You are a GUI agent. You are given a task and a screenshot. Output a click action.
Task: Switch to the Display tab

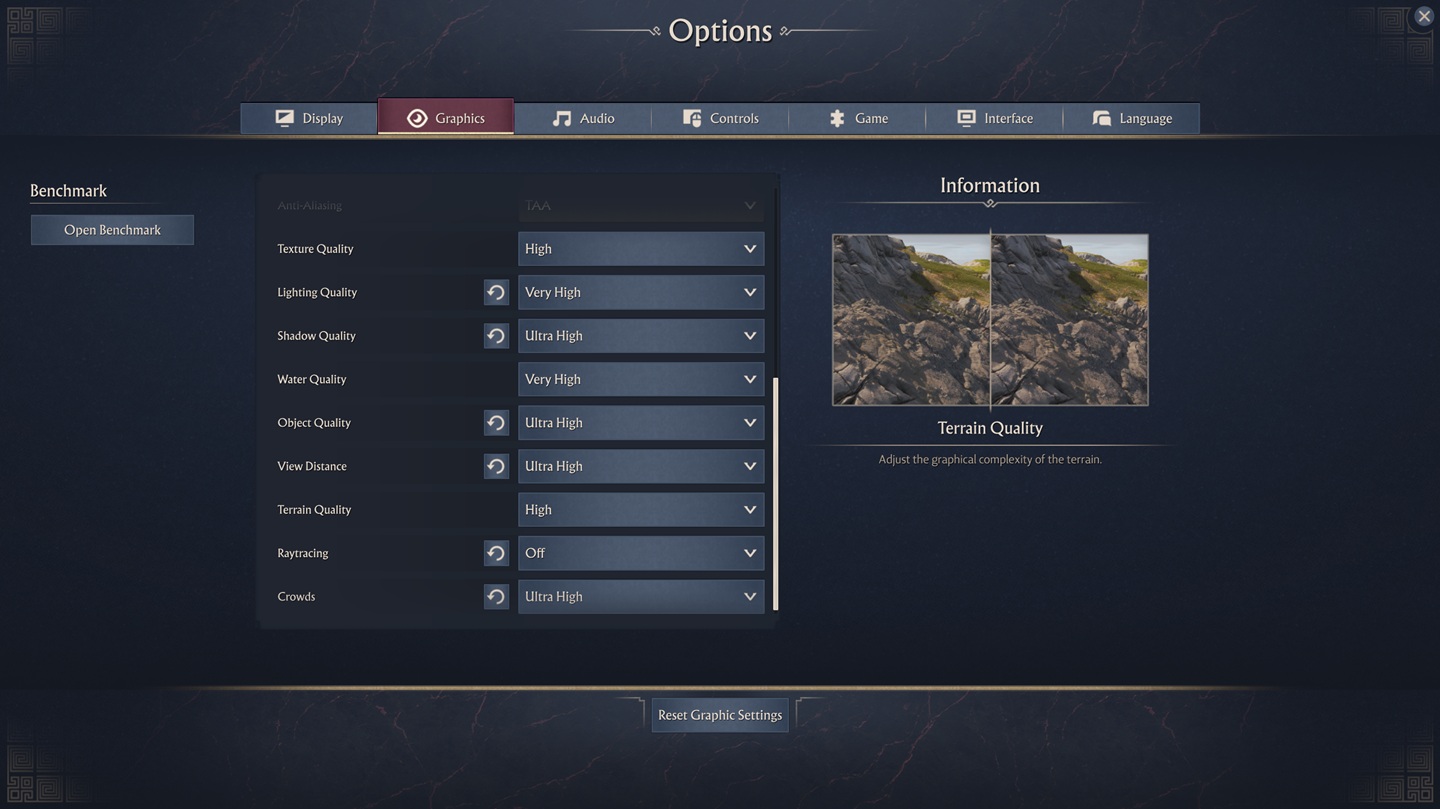click(x=309, y=118)
